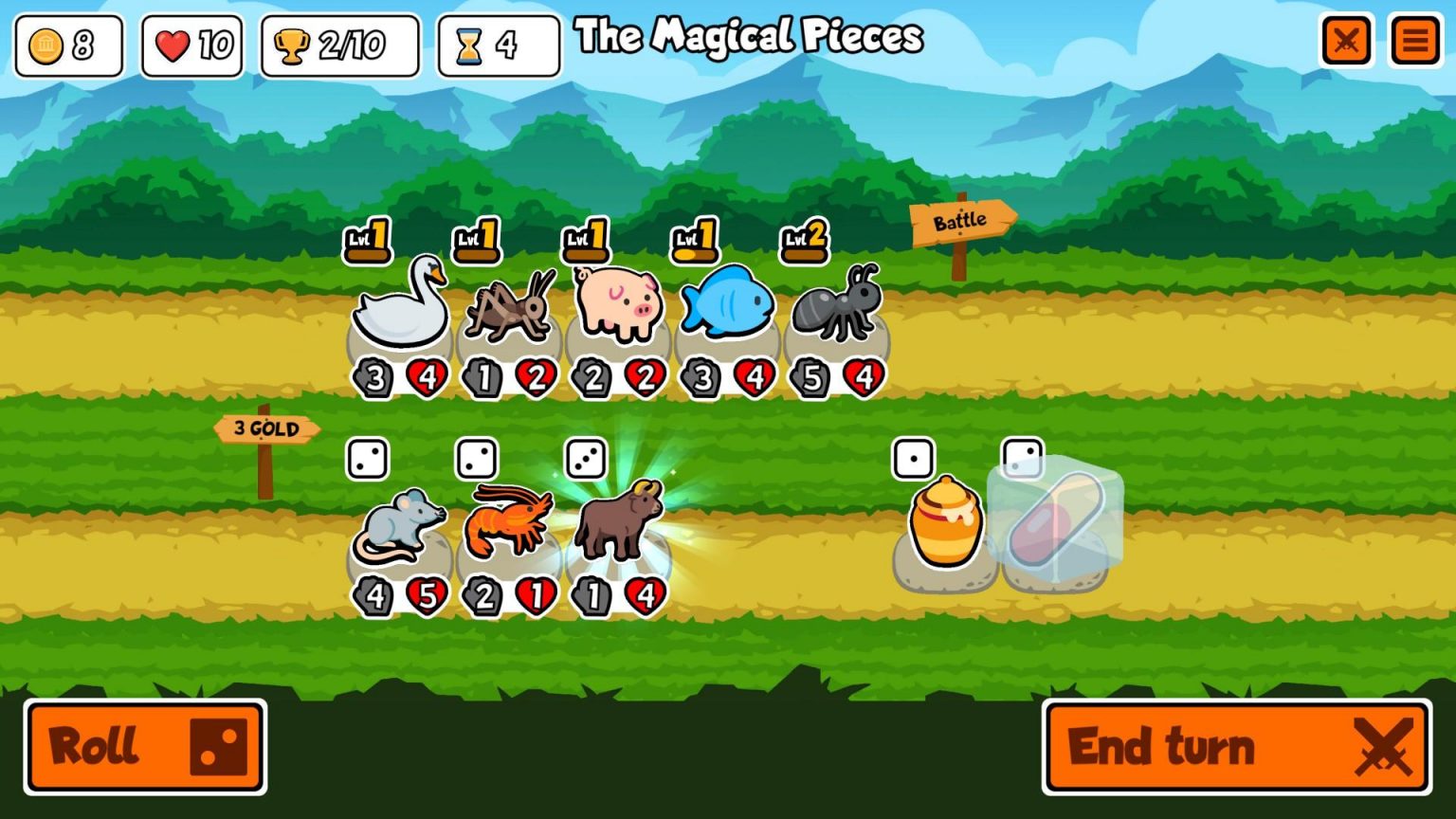The width and height of the screenshot is (1456, 819).
Task: Click the die above the buffalo
Action: [x=588, y=459]
